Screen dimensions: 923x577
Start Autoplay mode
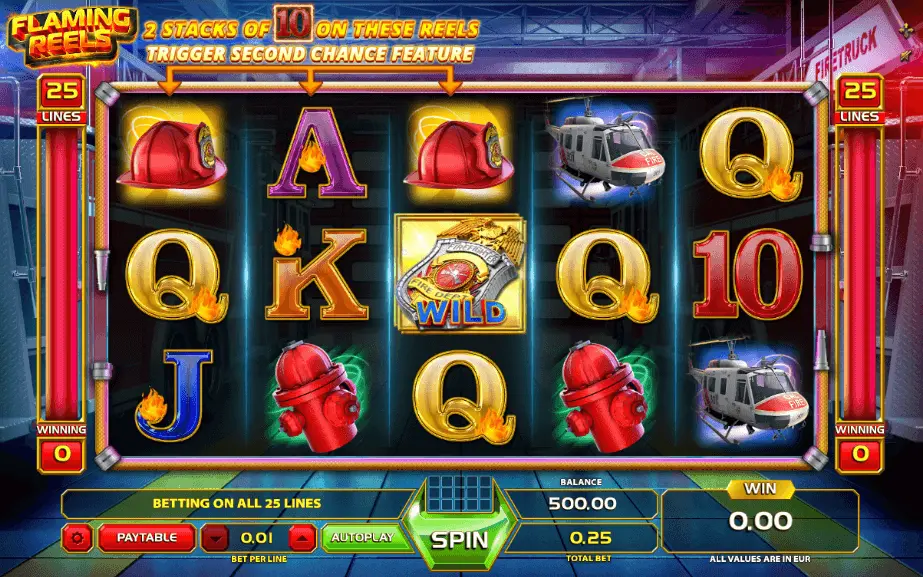tap(365, 537)
